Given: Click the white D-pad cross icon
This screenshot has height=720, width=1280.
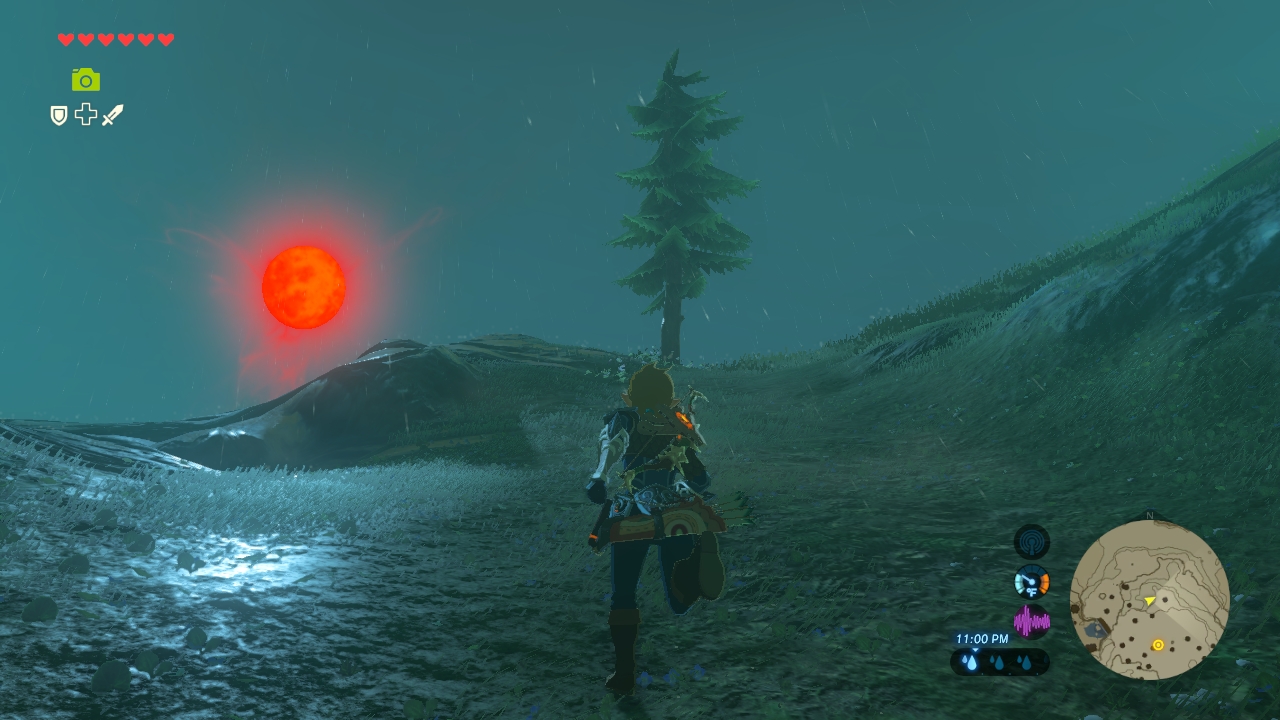Looking at the screenshot, I should point(86,115).
